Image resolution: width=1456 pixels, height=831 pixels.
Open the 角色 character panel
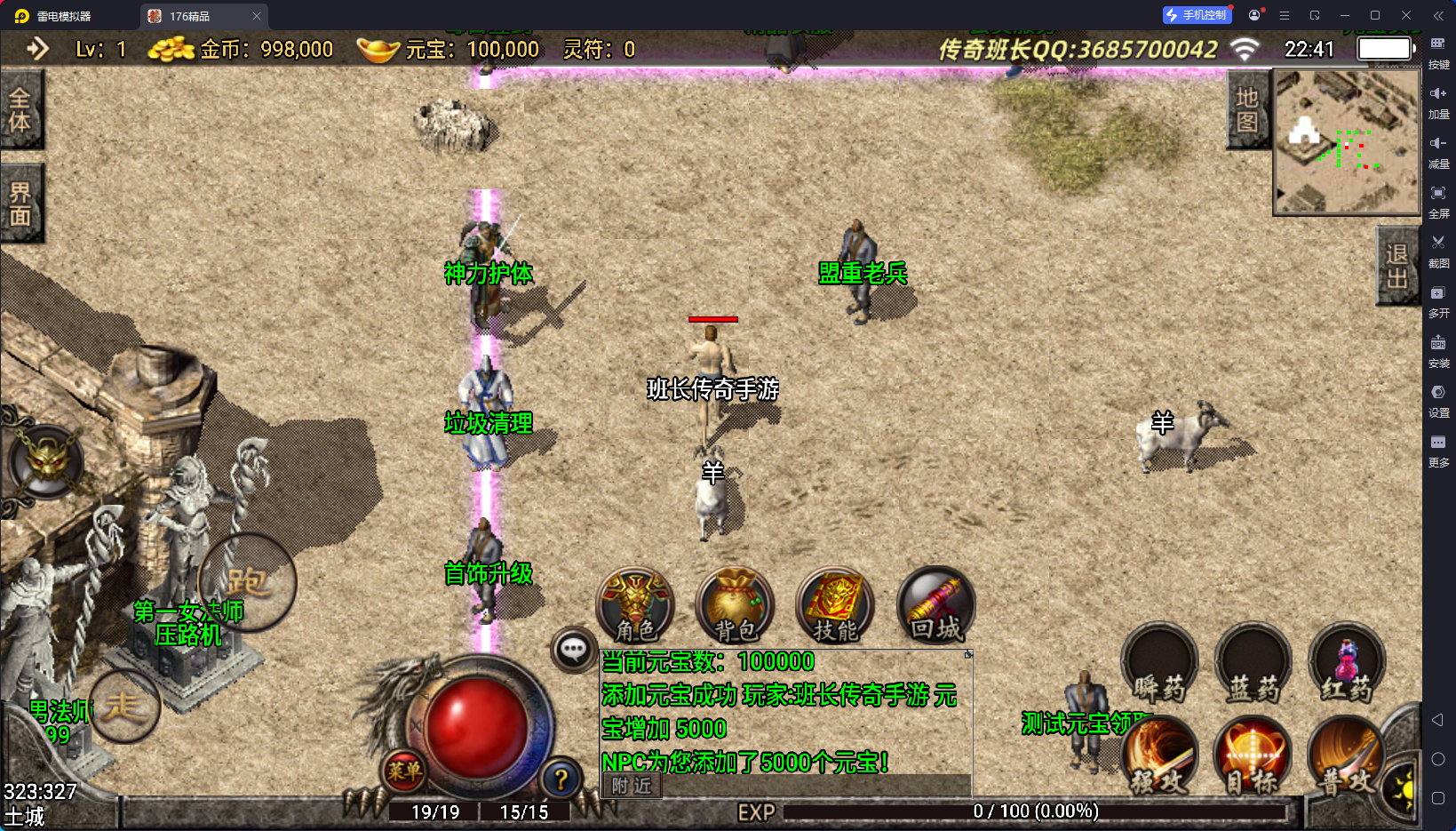coord(635,606)
